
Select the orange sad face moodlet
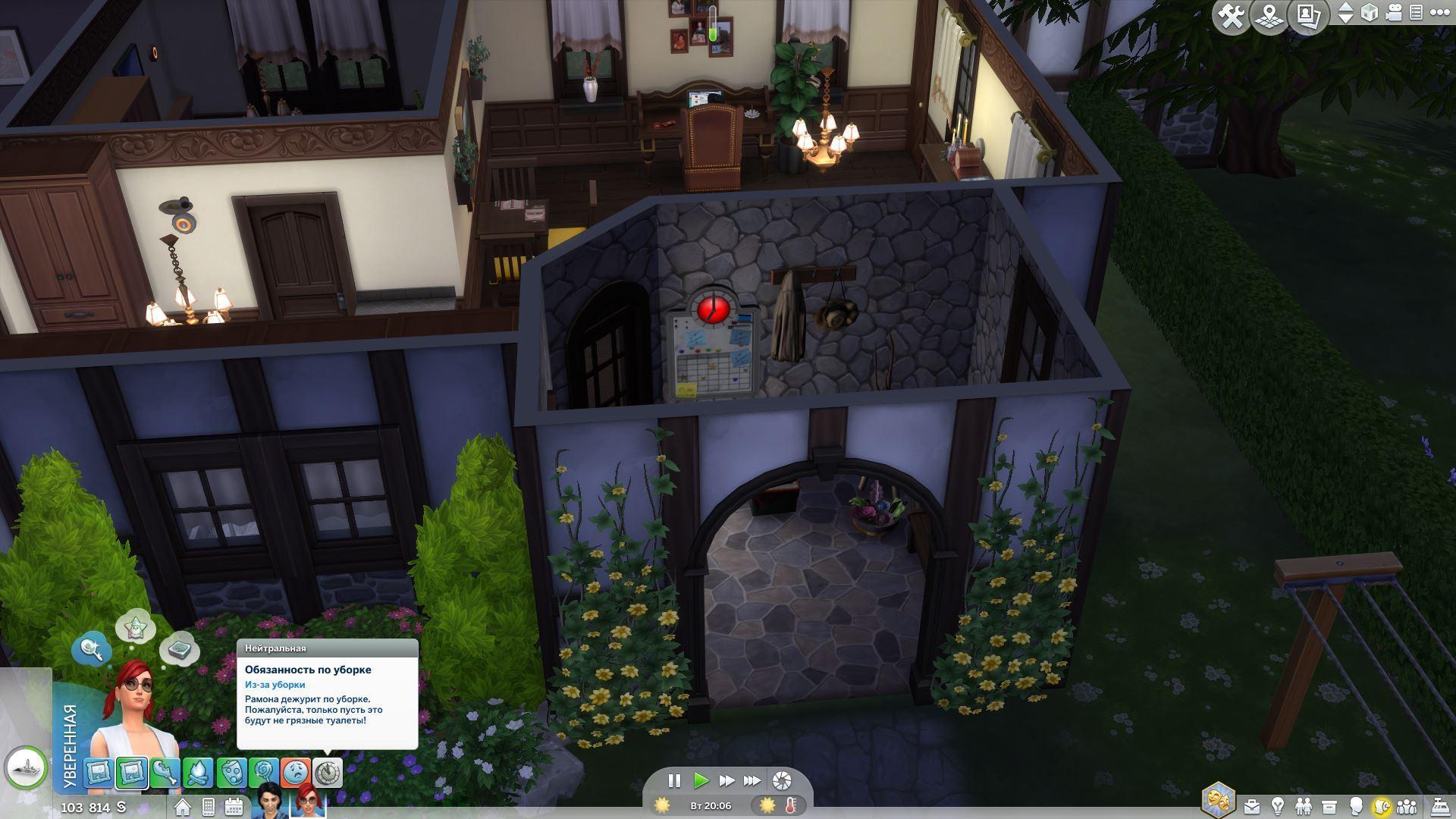[x=296, y=773]
